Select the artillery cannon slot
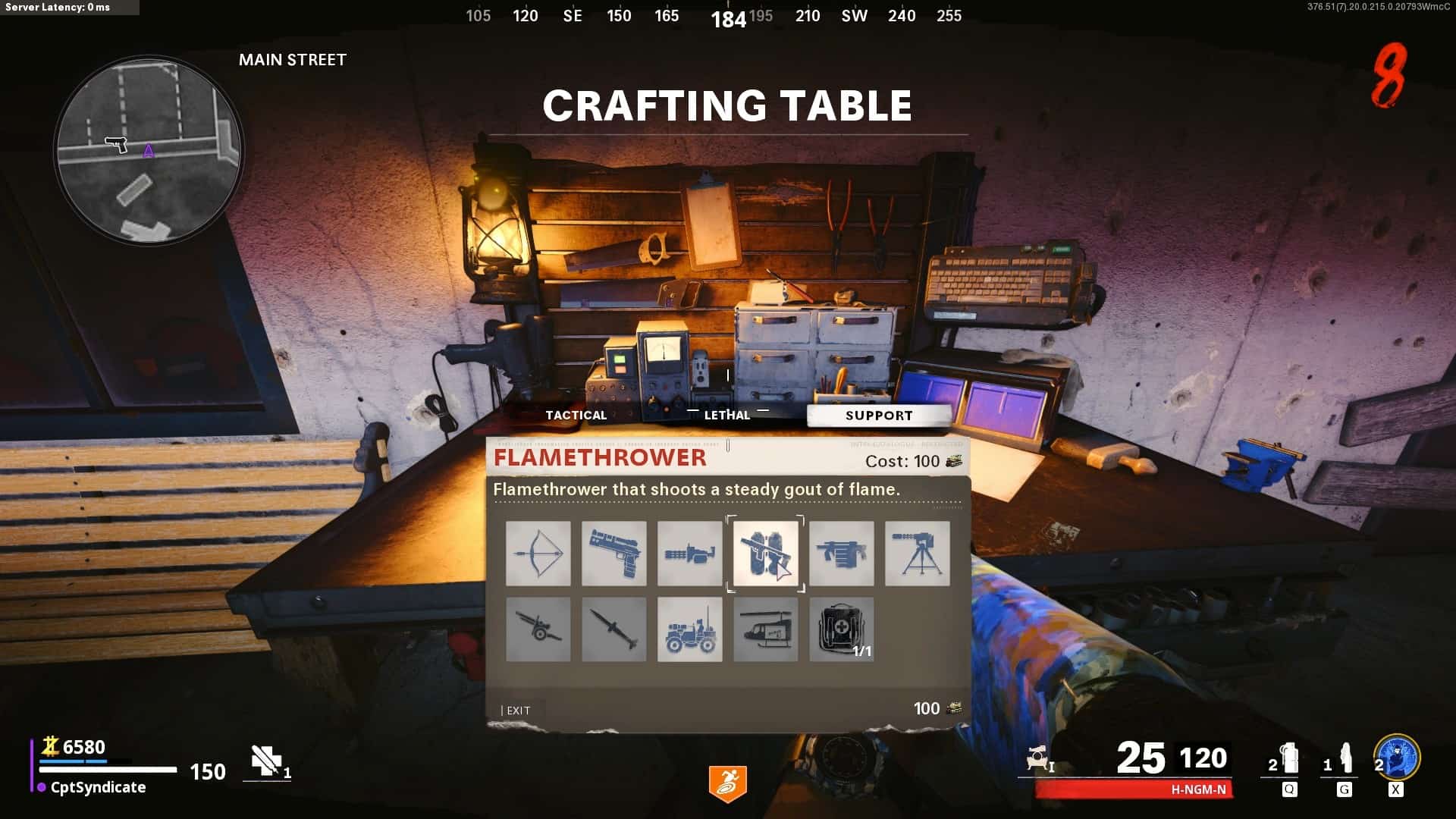 538,629
